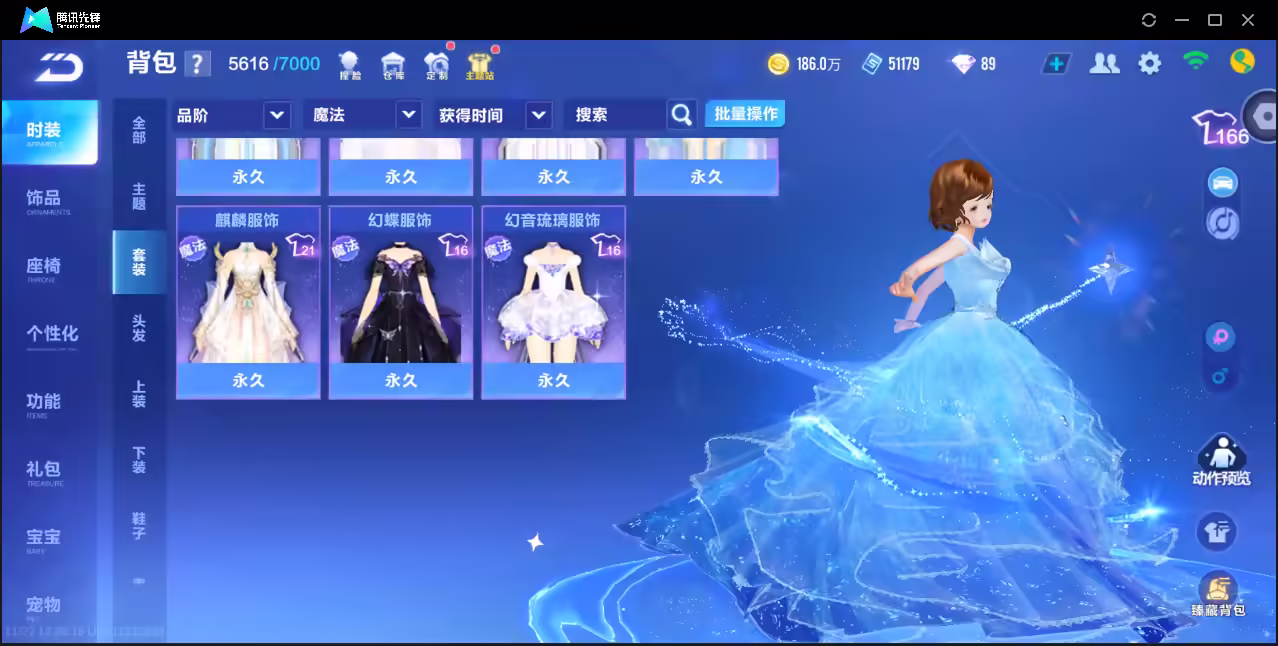Open the 礼包 category tab
This screenshot has width=1278, height=646.
(43, 470)
